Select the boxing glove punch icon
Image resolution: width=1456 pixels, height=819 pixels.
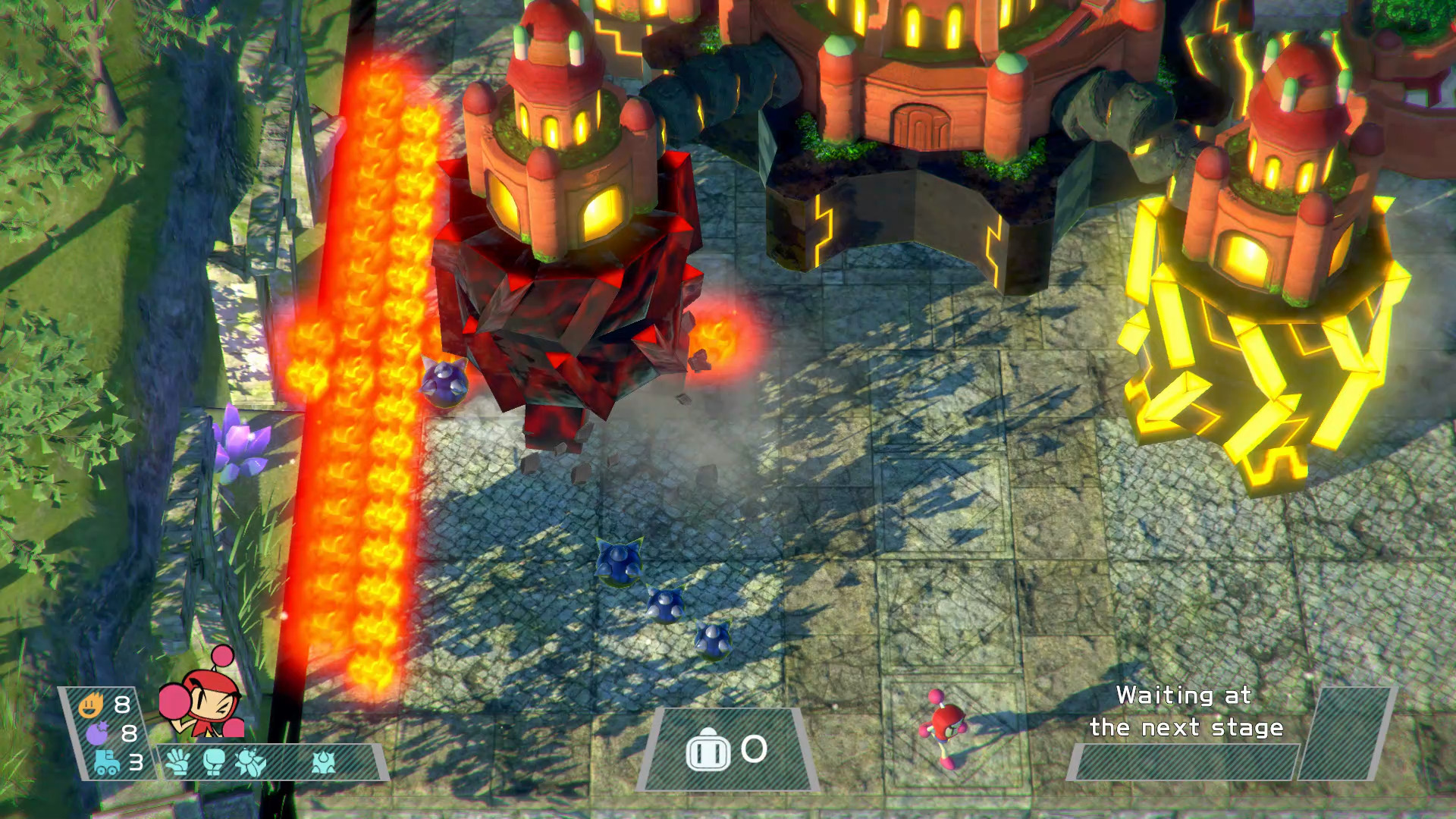click(x=214, y=761)
